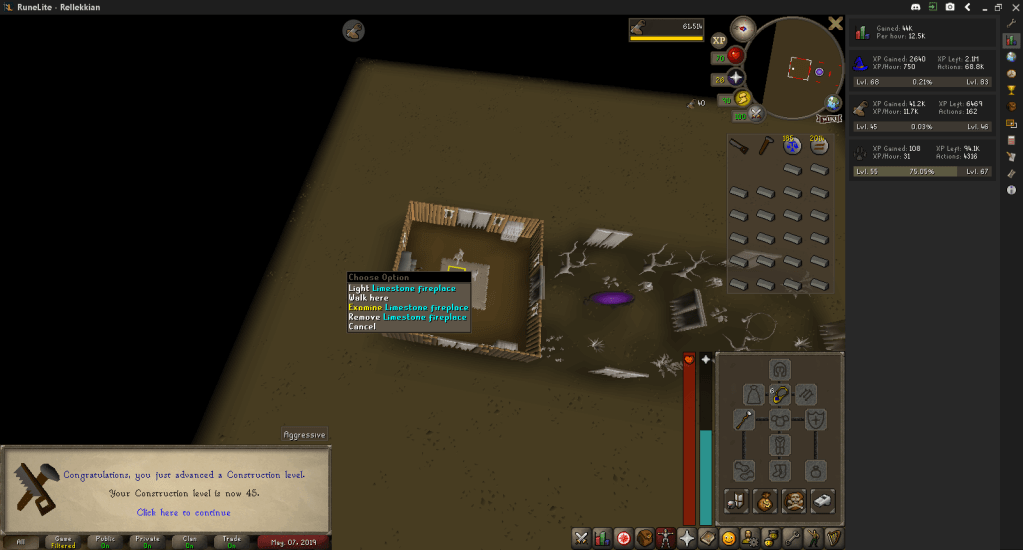Open the Prayer tab star icon
This screenshot has width=1023, height=550.
tap(687, 538)
